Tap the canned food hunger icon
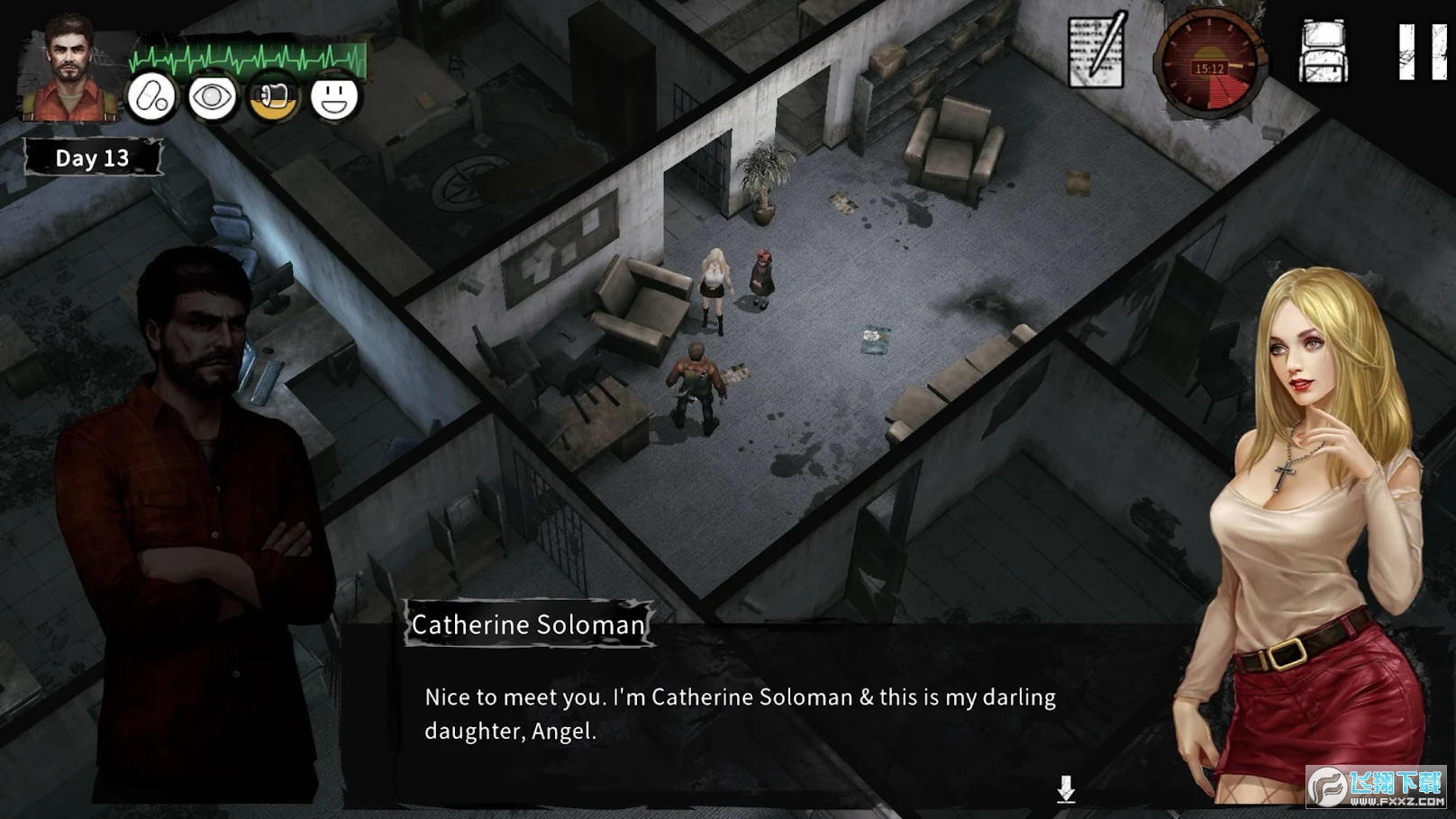The height and width of the screenshot is (819, 1456). [273, 97]
